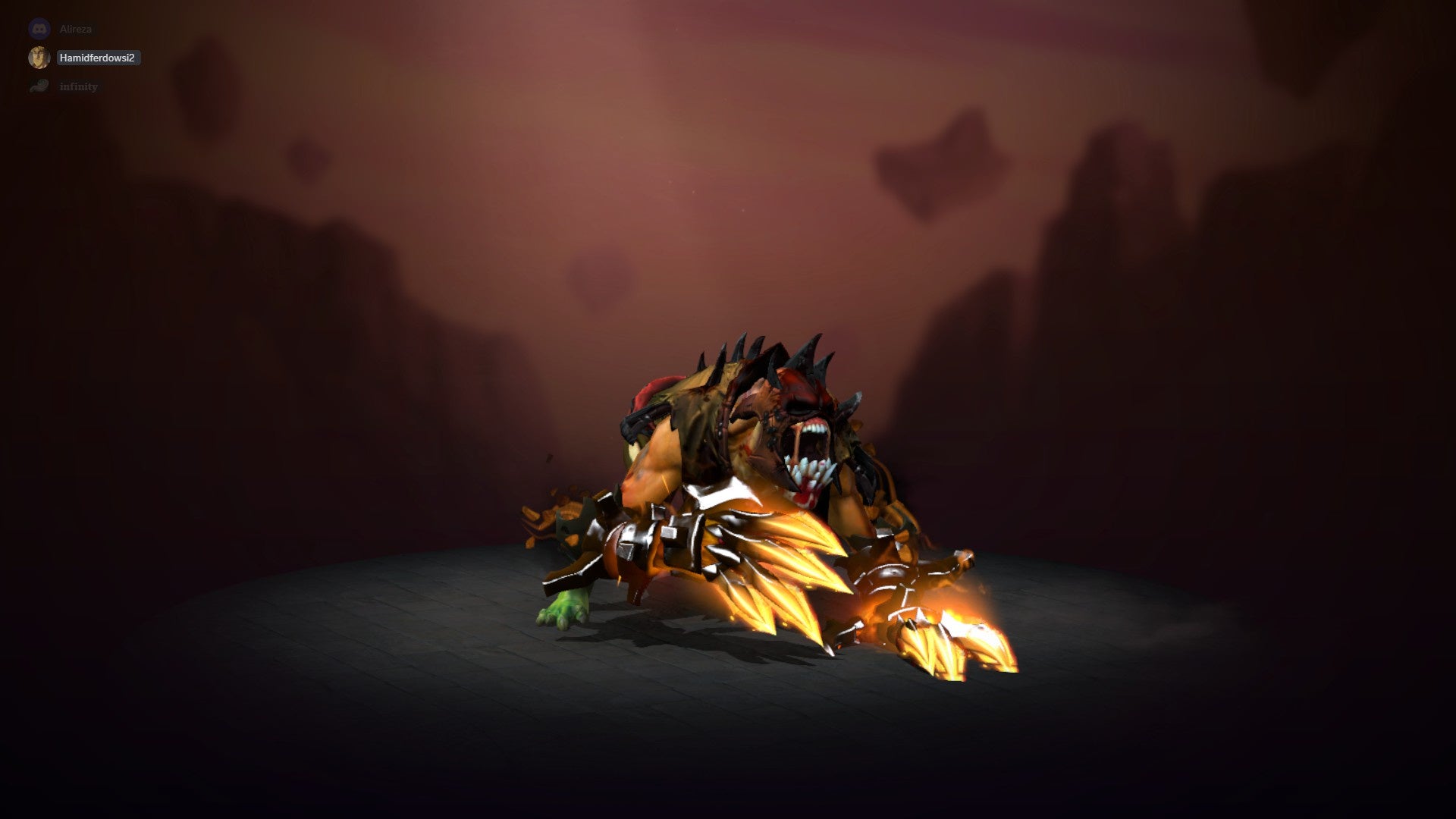Click the nameplate background behind Hamidferdowsi2
The image size is (1456, 819).
coord(97,58)
